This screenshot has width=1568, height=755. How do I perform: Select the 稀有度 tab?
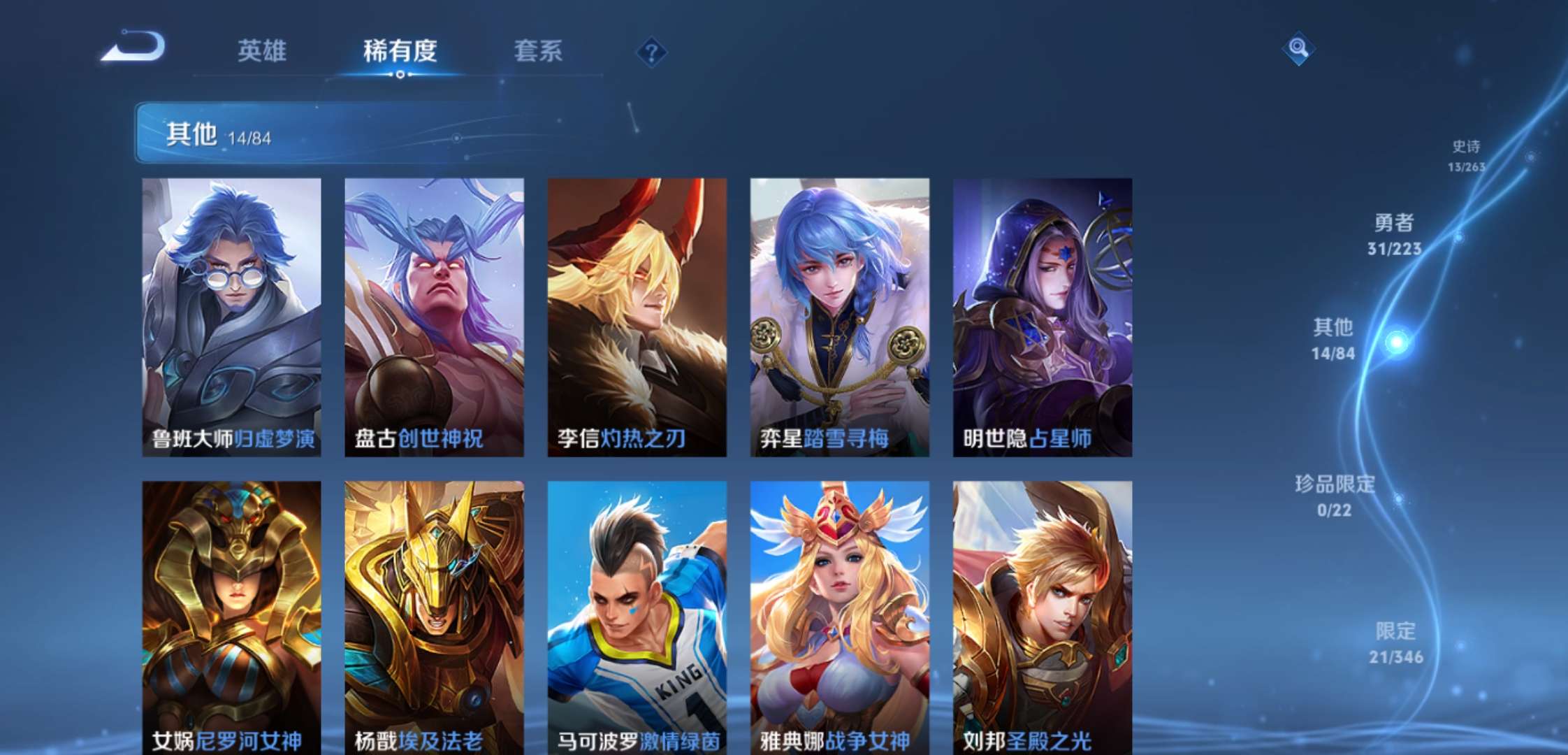400,51
